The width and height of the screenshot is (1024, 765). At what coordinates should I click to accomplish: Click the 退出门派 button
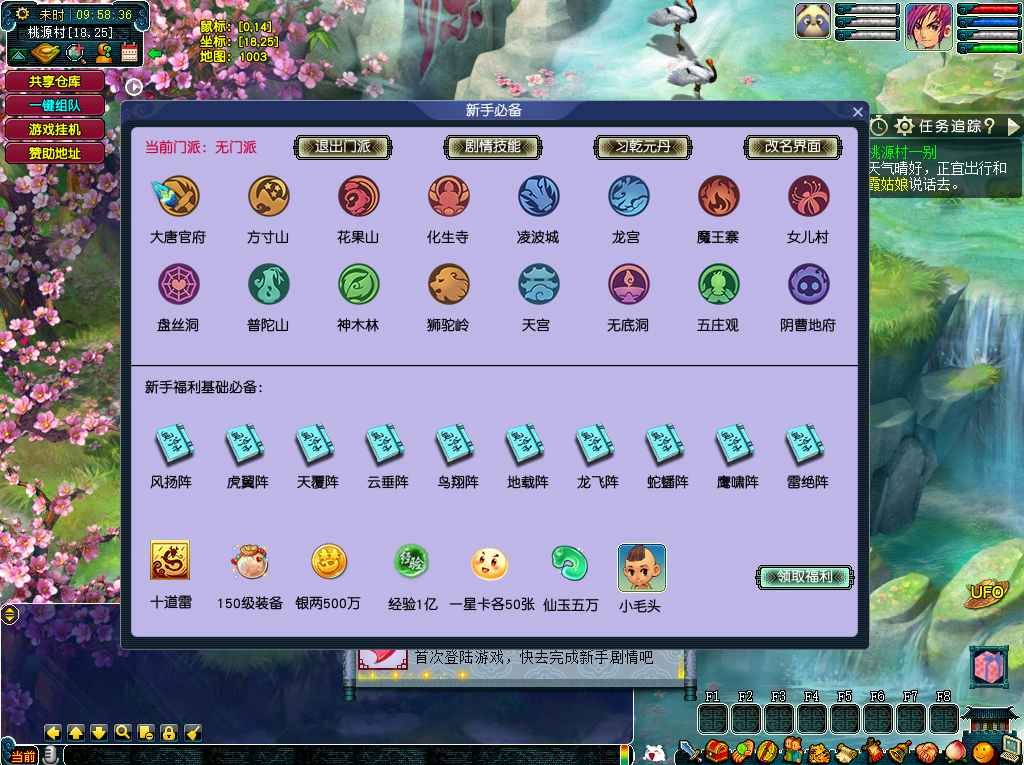click(343, 147)
